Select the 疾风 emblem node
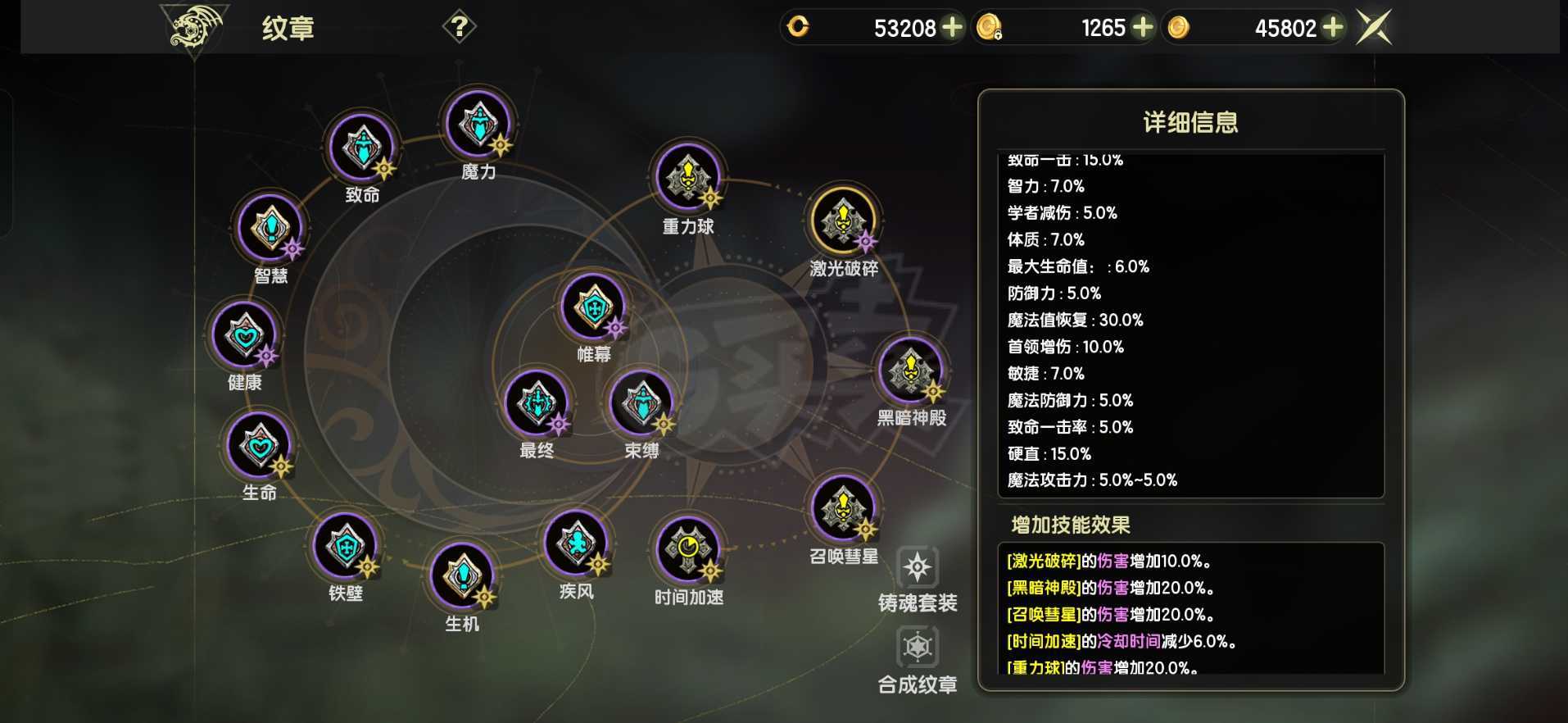1568x723 pixels. (x=578, y=542)
